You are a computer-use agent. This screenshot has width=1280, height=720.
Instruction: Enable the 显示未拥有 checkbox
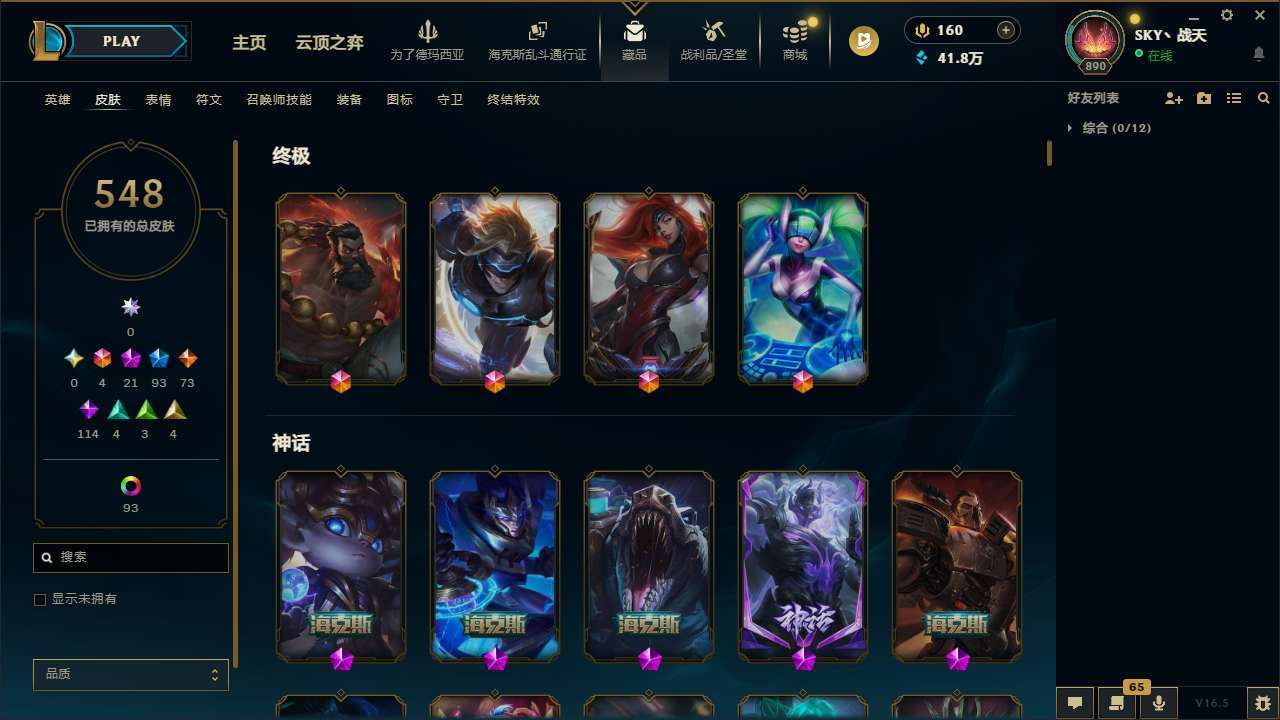[x=40, y=599]
